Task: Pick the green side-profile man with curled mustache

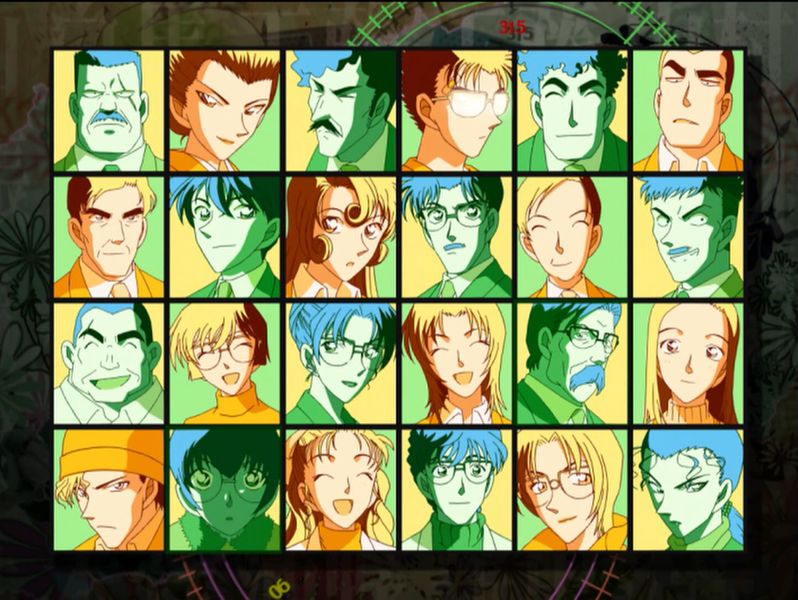Action: point(340,111)
